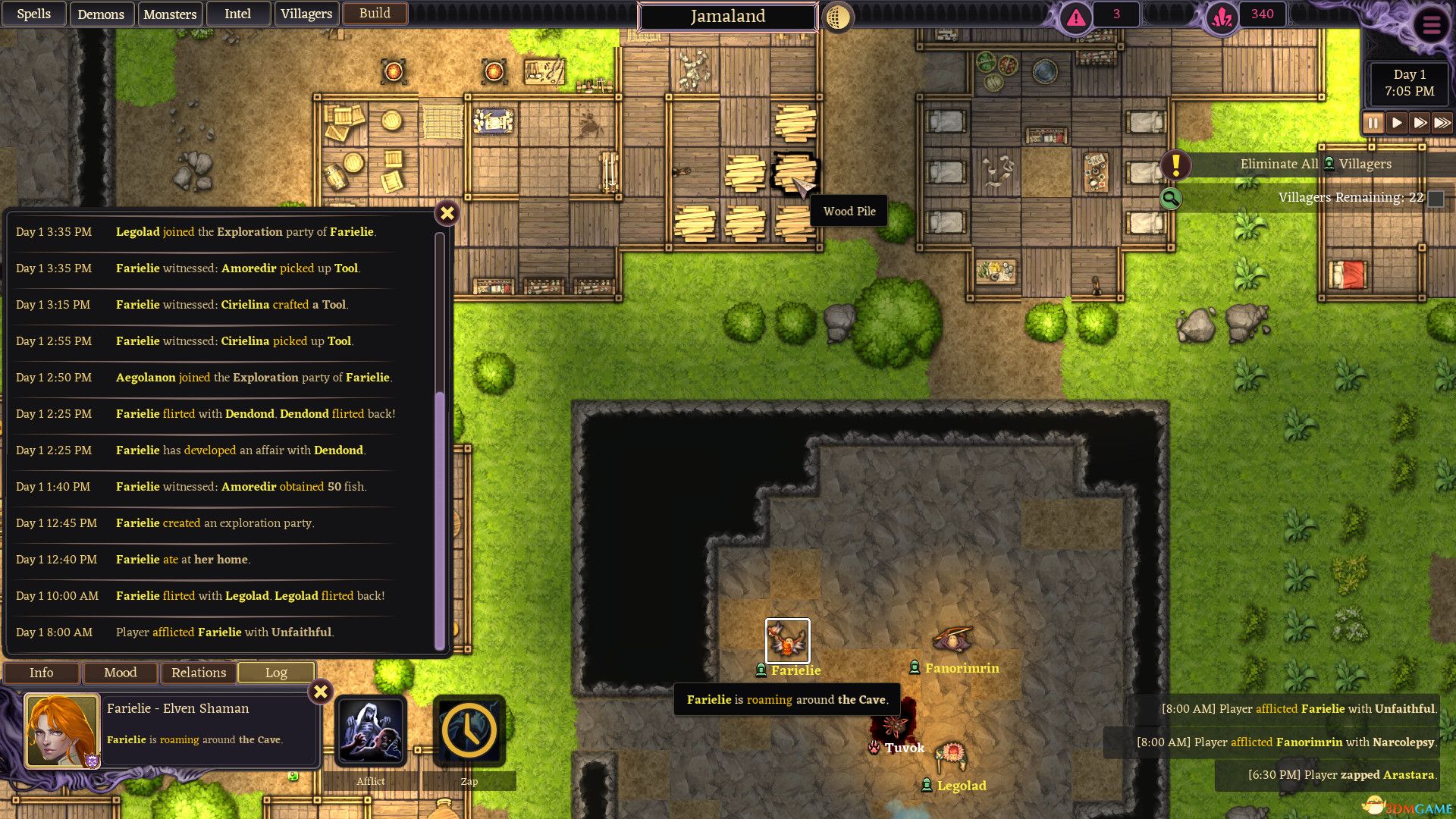Open the warning alerts counter icon

[x=1074, y=14]
